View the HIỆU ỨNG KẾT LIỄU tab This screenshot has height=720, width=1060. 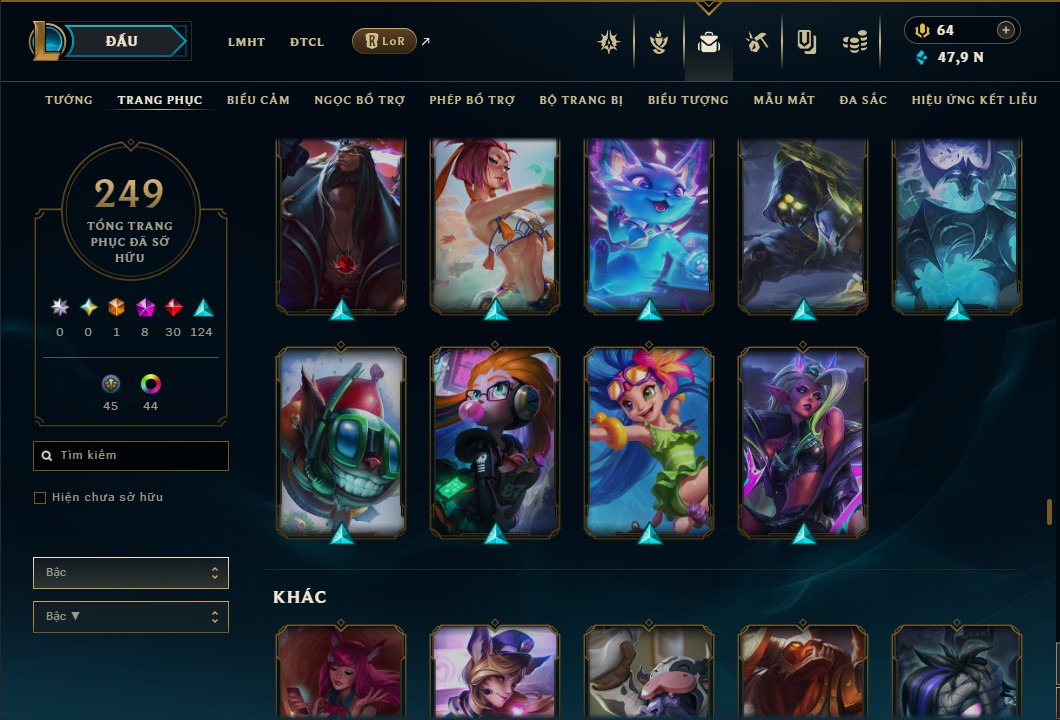pos(974,100)
